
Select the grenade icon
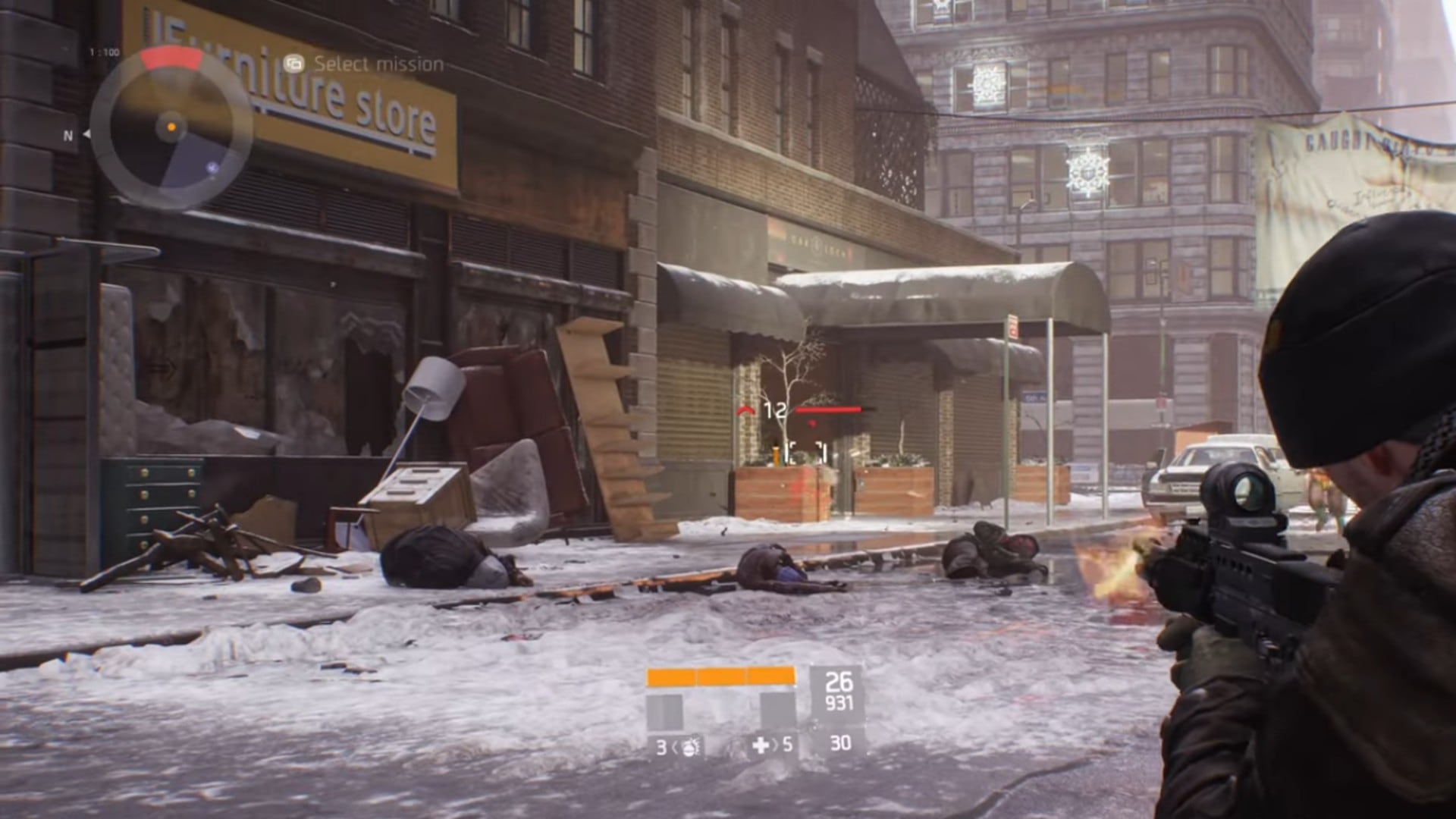[689, 747]
